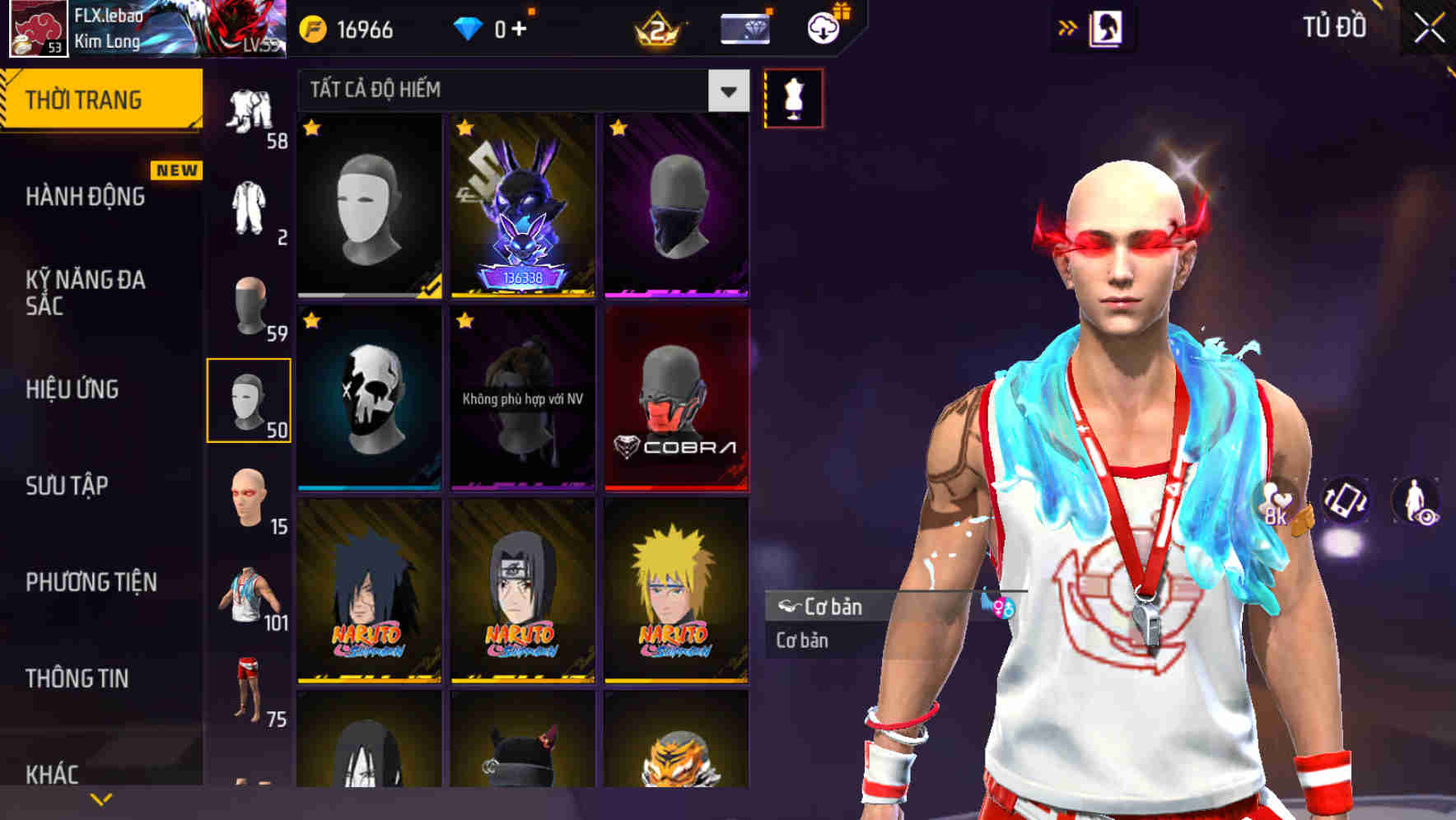
Task: Open the HÀNH ĐỘNG menu with NEW badge
Action: point(85,196)
